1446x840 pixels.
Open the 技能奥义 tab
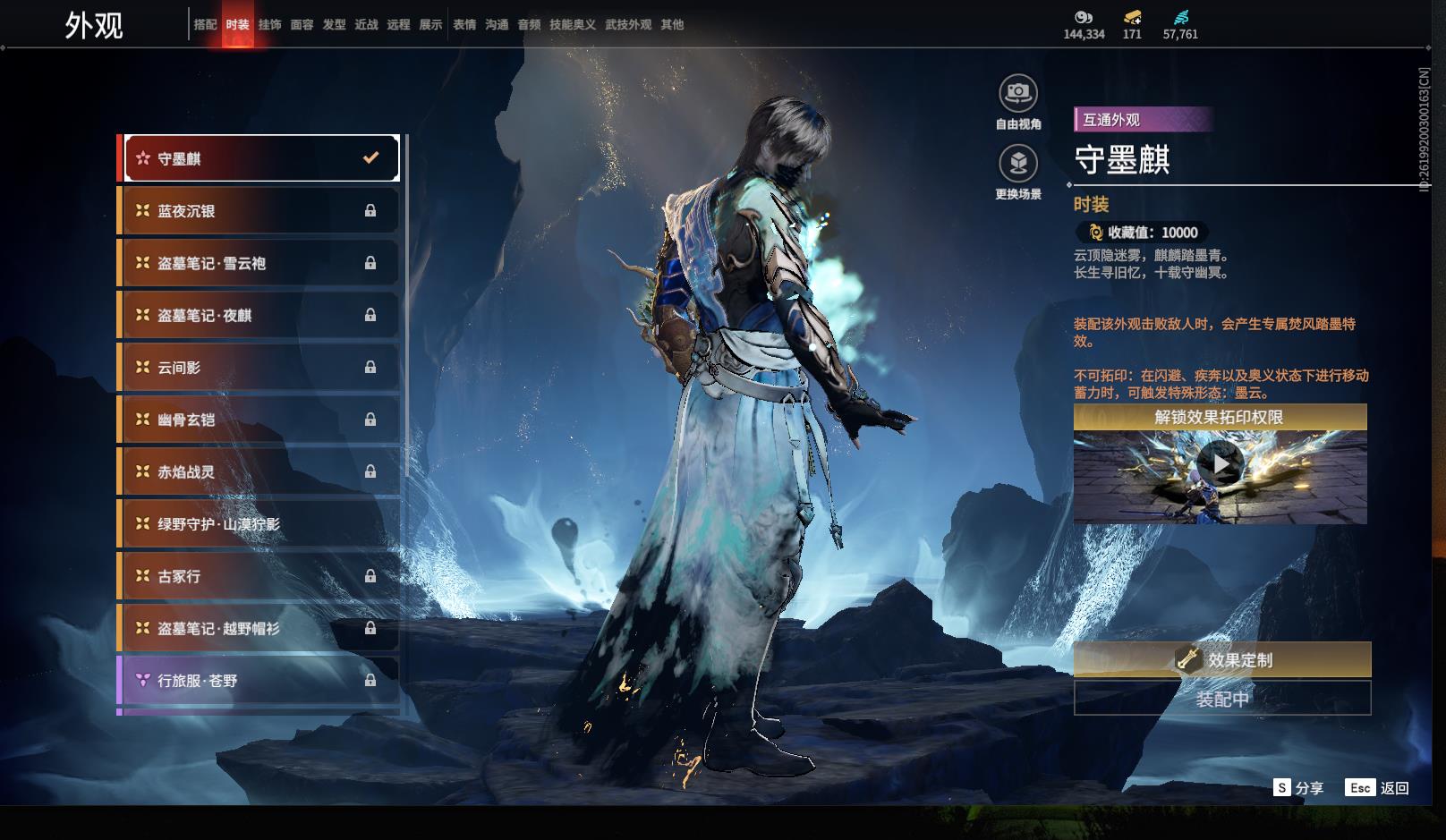[x=572, y=25]
